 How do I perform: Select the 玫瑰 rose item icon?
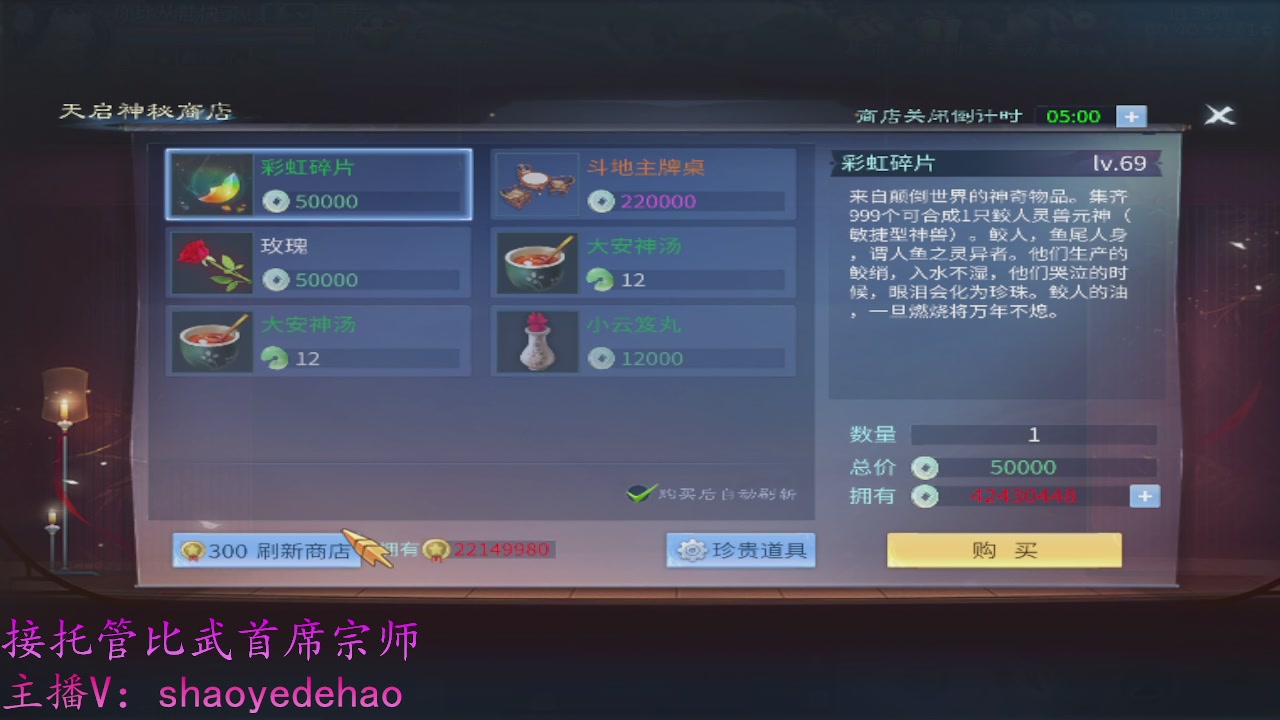click(211, 263)
